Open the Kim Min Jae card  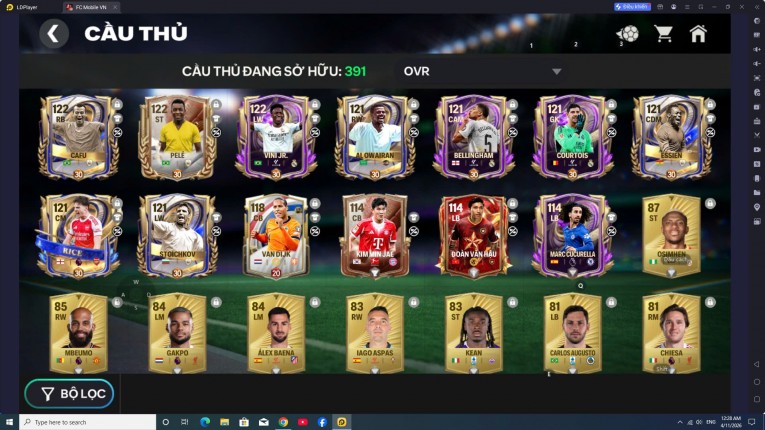[x=374, y=235]
